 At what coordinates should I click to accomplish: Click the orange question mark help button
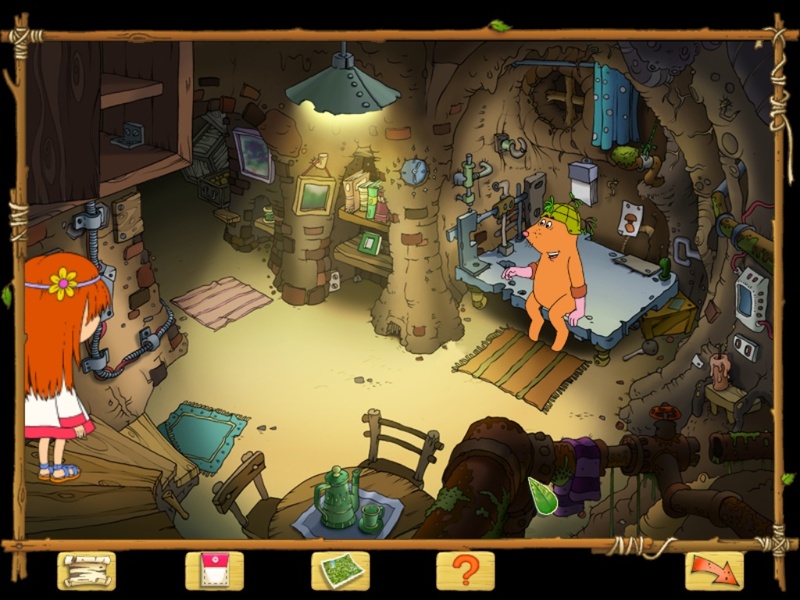466,571
